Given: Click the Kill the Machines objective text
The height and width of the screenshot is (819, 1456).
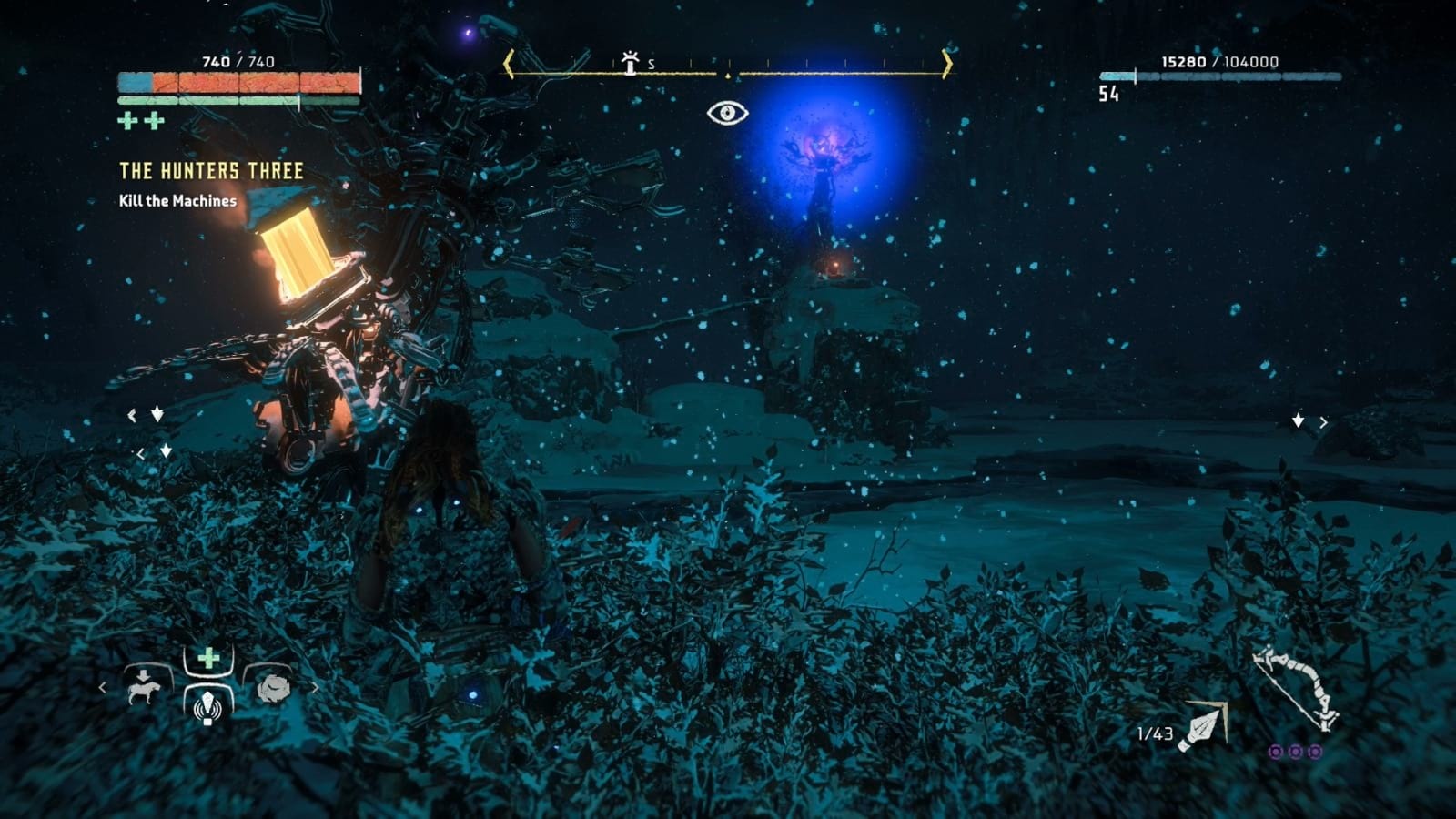Looking at the screenshot, I should click(x=178, y=203).
